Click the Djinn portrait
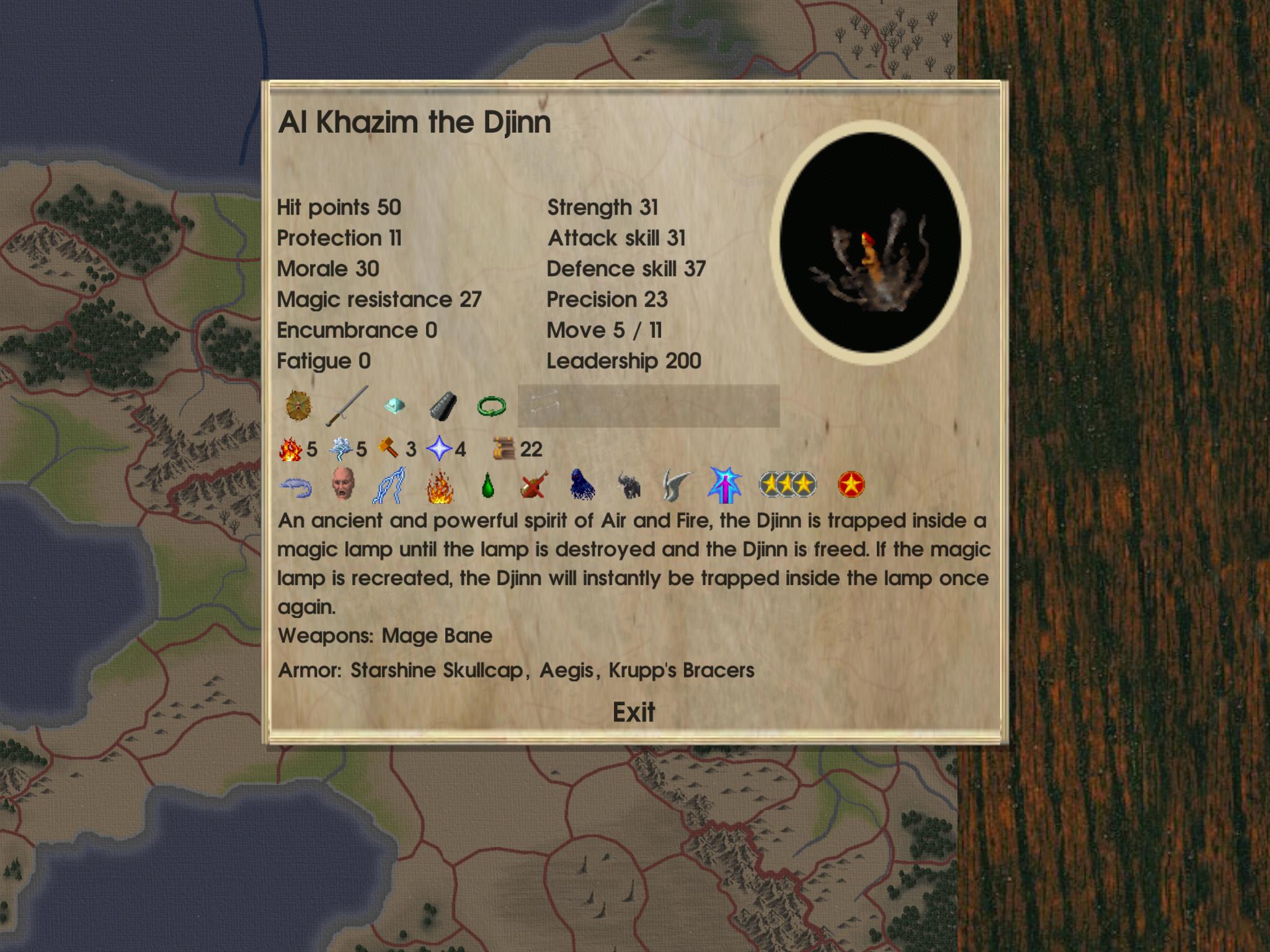Viewport: 1270px width, 952px height. click(869, 243)
